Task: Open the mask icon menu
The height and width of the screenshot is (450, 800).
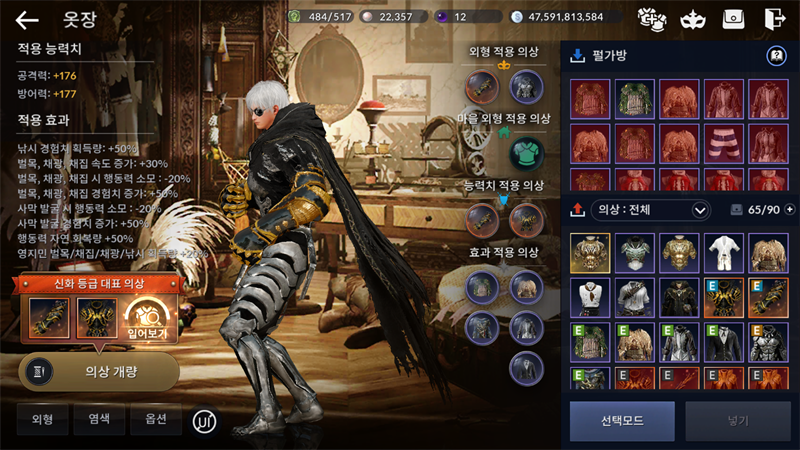Action: pos(692,18)
